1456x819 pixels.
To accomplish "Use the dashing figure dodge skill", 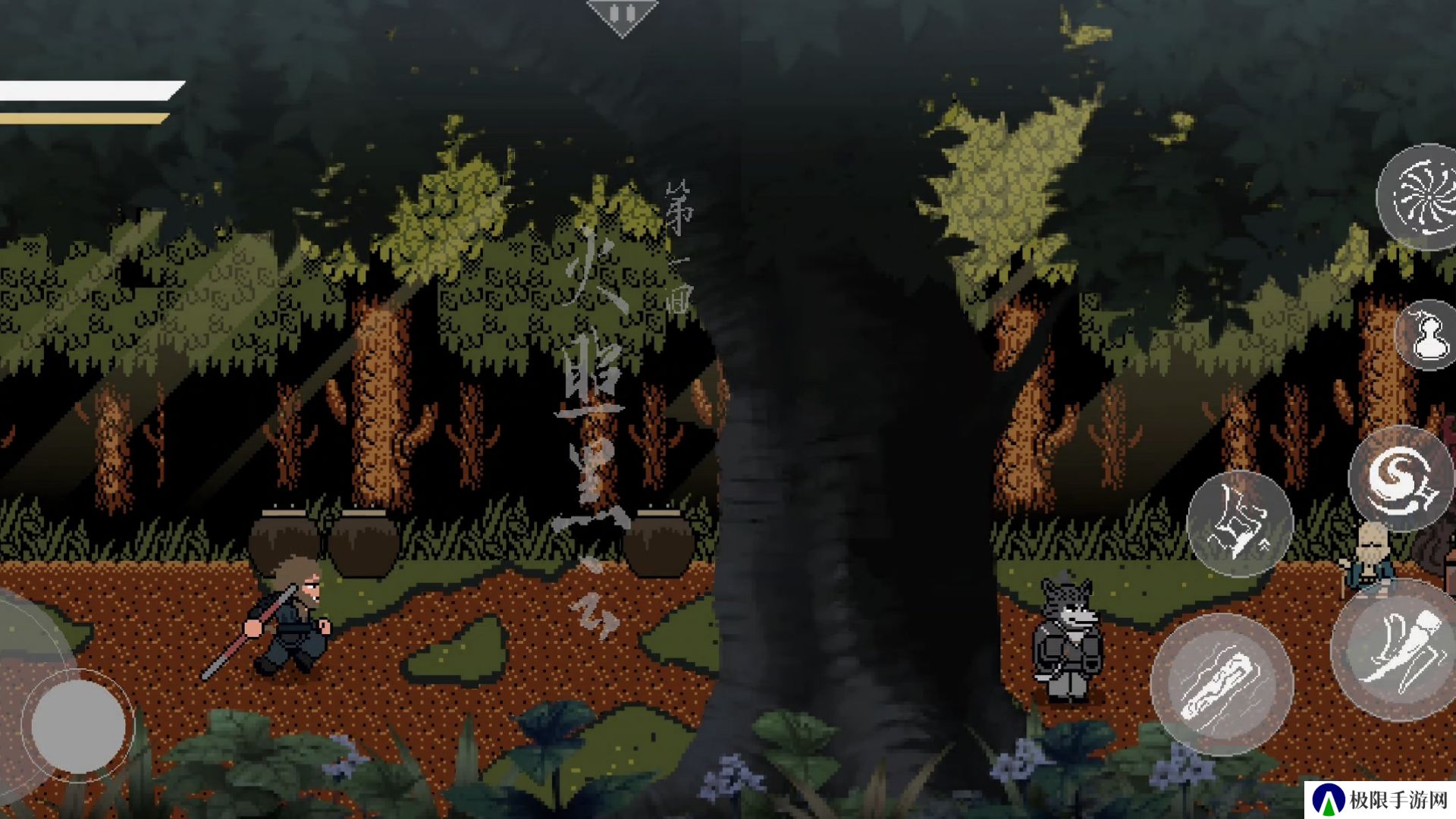I will tap(1240, 523).
